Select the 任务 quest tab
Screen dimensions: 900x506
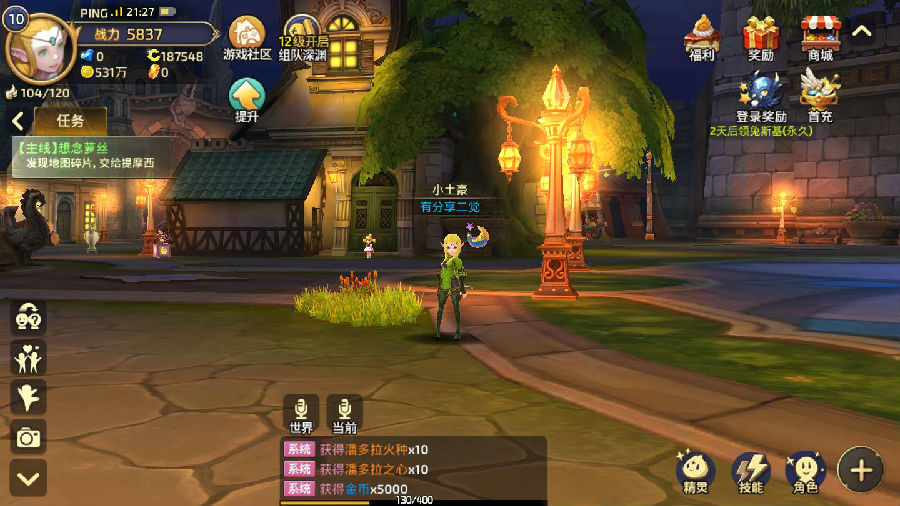click(70, 121)
